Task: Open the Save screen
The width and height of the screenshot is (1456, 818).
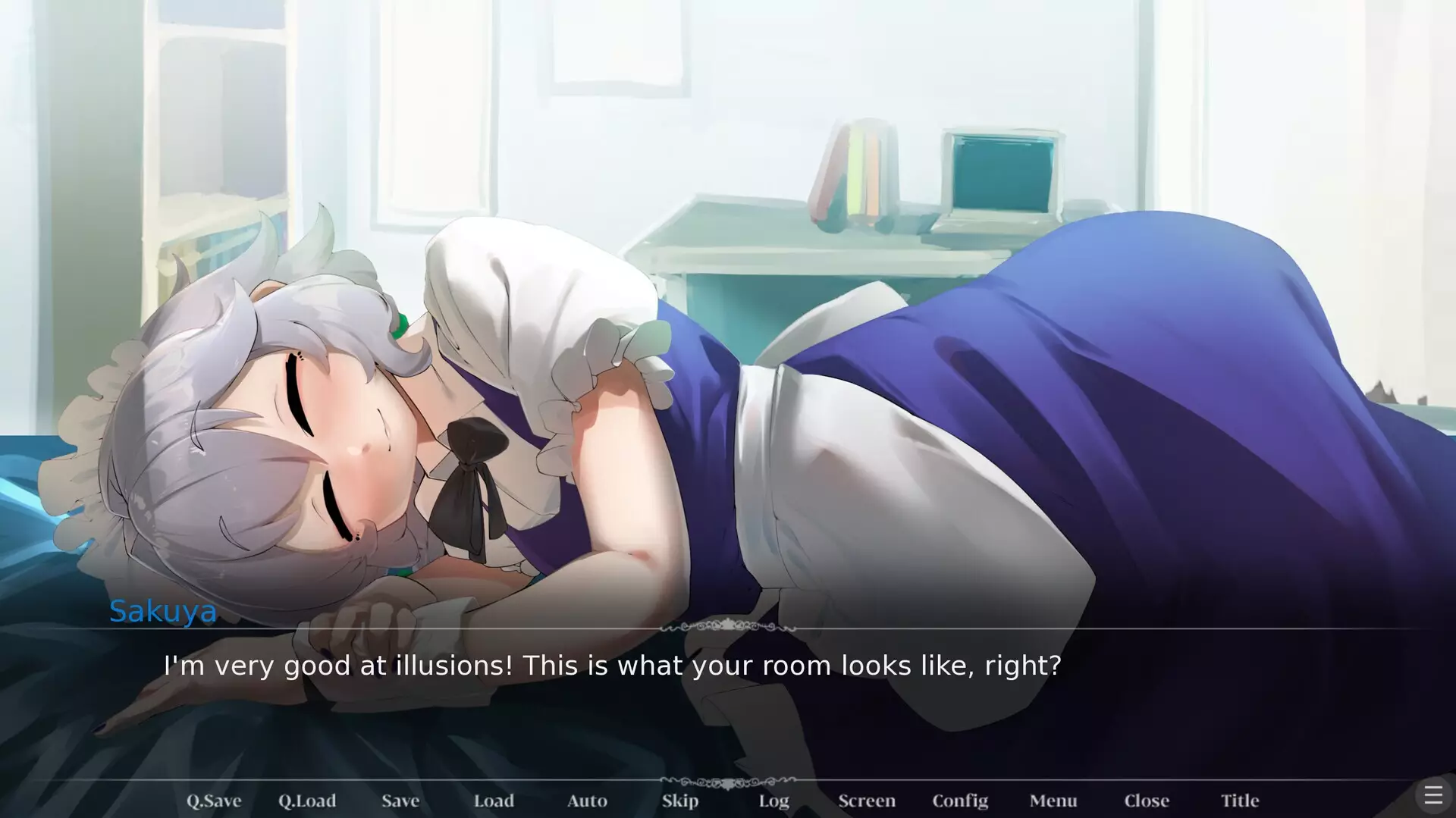Action: 400,801
